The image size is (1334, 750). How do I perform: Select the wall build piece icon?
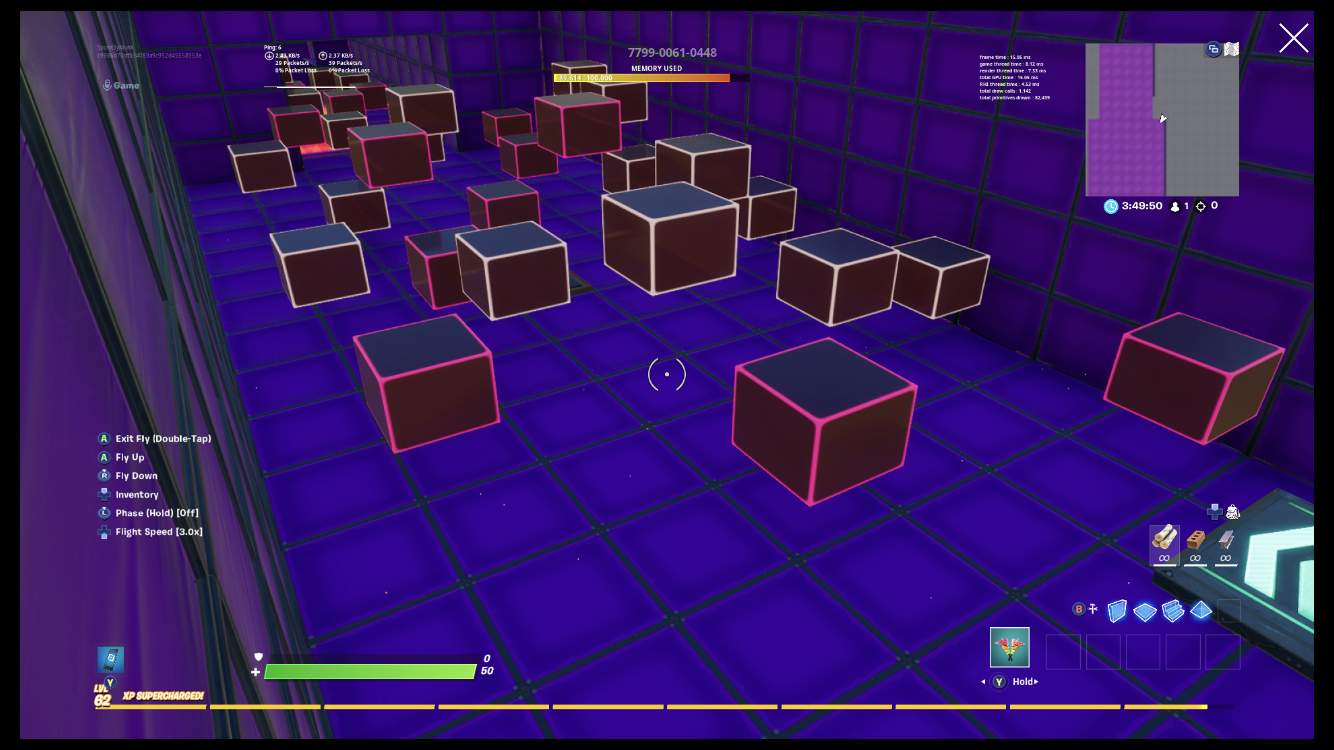coord(1117,610)
